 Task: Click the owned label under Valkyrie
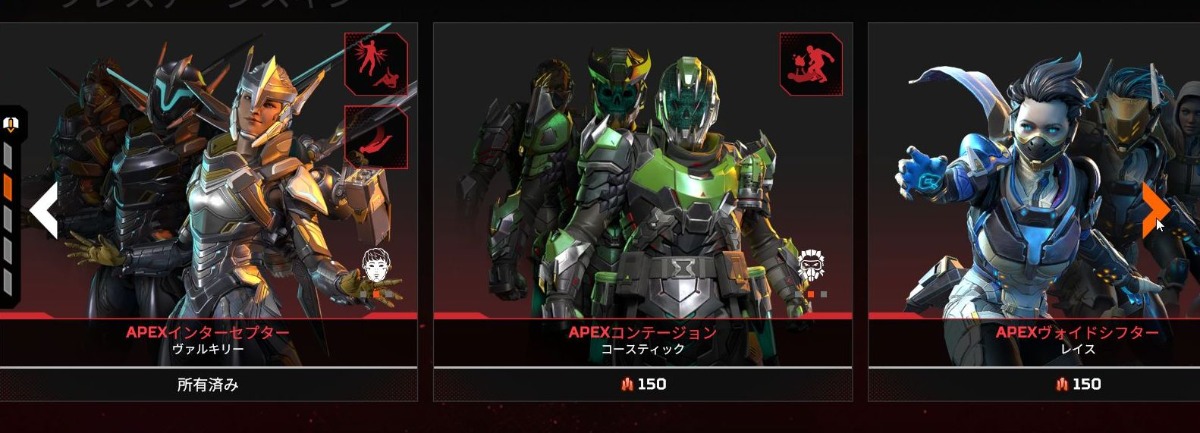tap(208, 384)
